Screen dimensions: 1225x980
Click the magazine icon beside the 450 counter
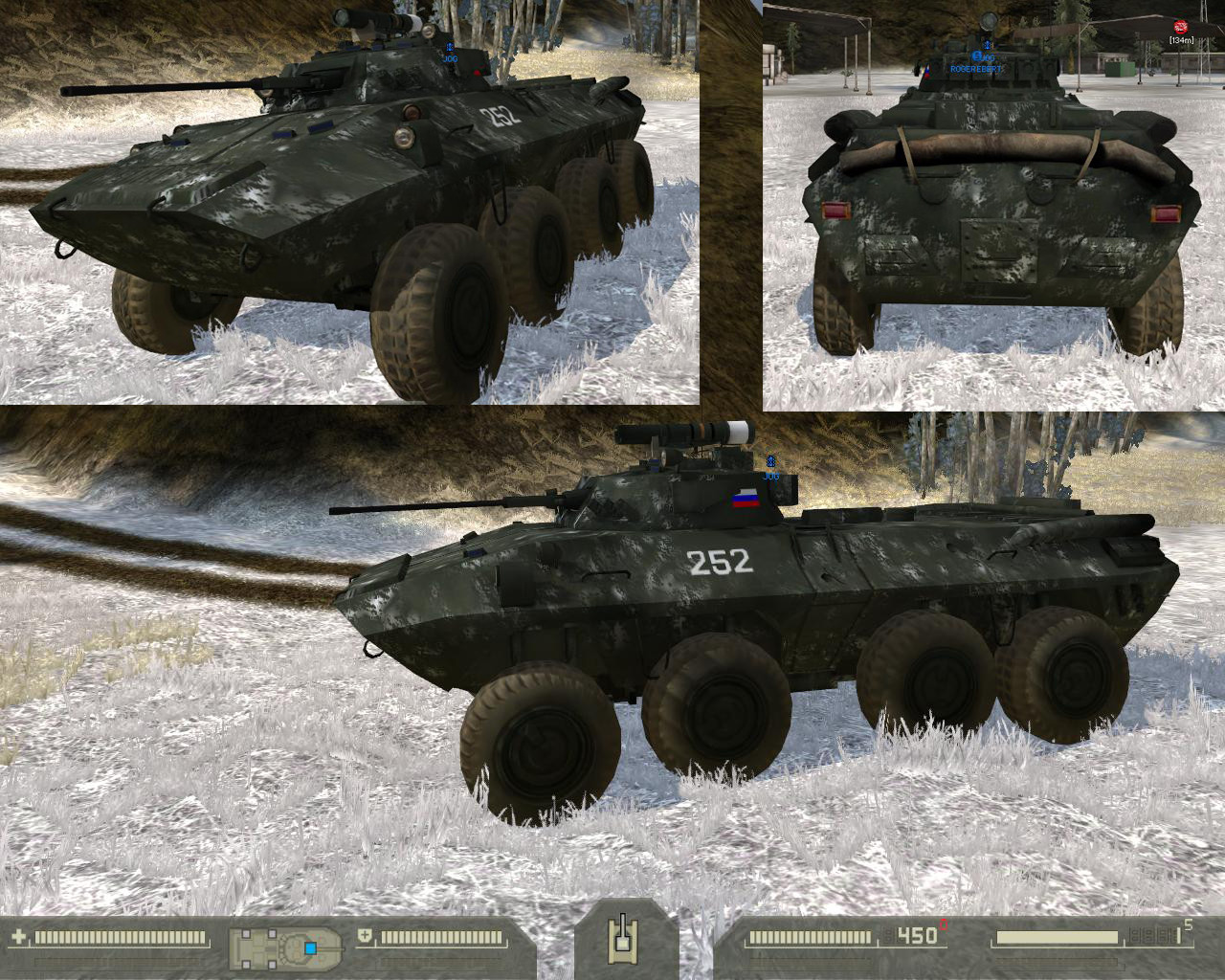[890, 937]
